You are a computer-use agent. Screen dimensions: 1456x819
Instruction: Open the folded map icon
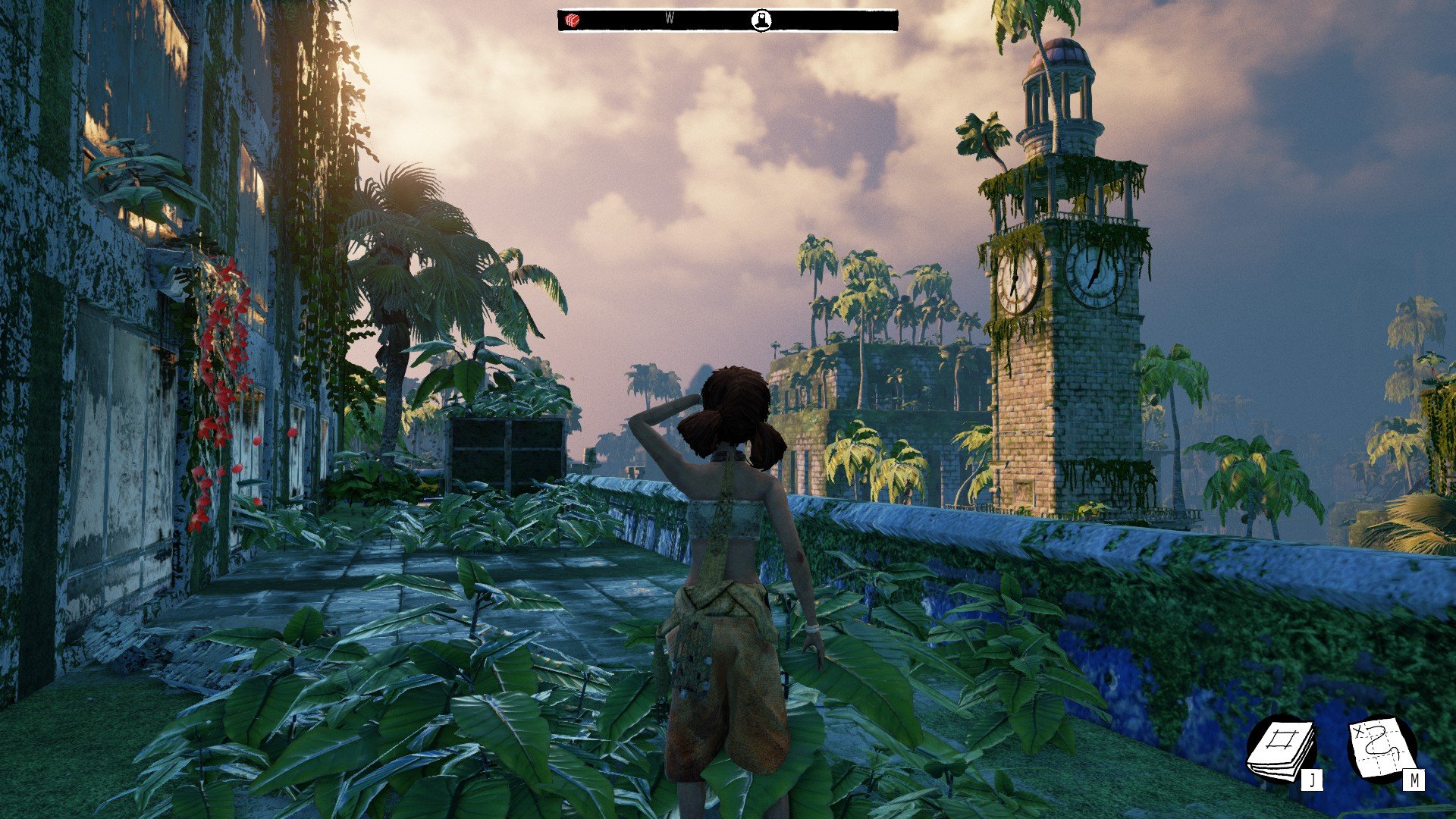click(x=1382, y=748)
